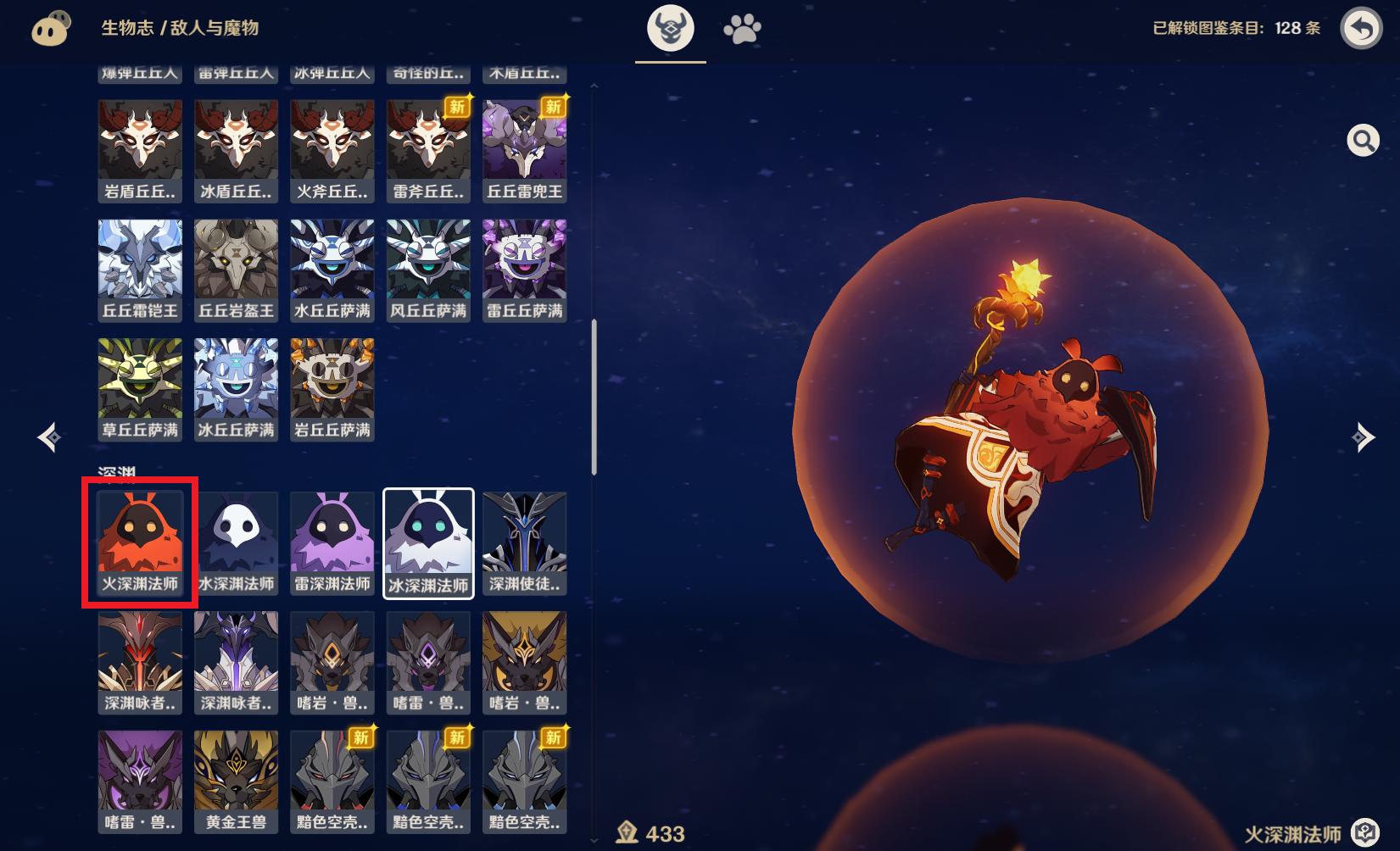Select the 风丘丘萨满 entry

pos(428,270)
